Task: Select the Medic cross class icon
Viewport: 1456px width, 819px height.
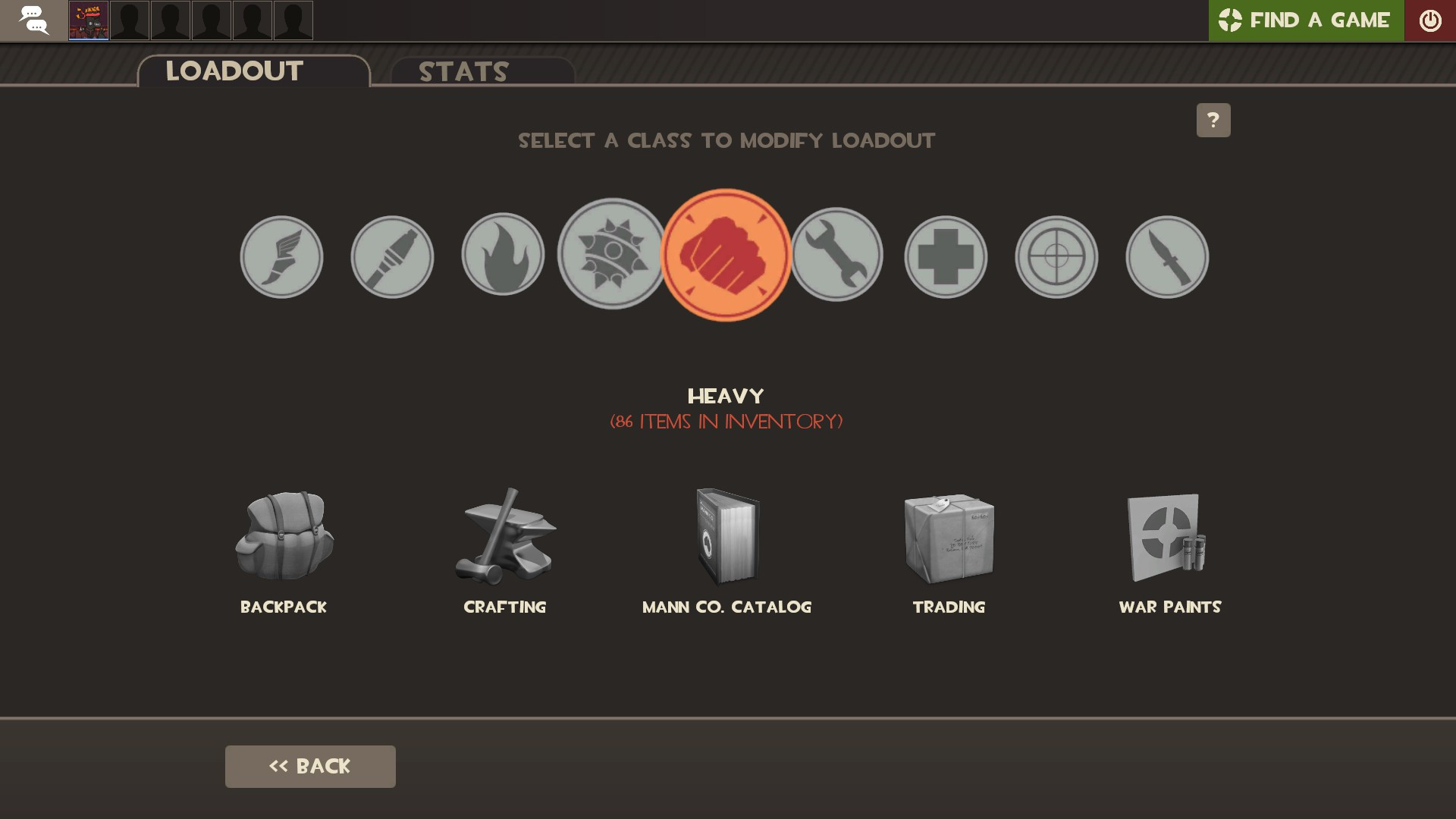Action: pyautogui.click(x=946, y=256)
